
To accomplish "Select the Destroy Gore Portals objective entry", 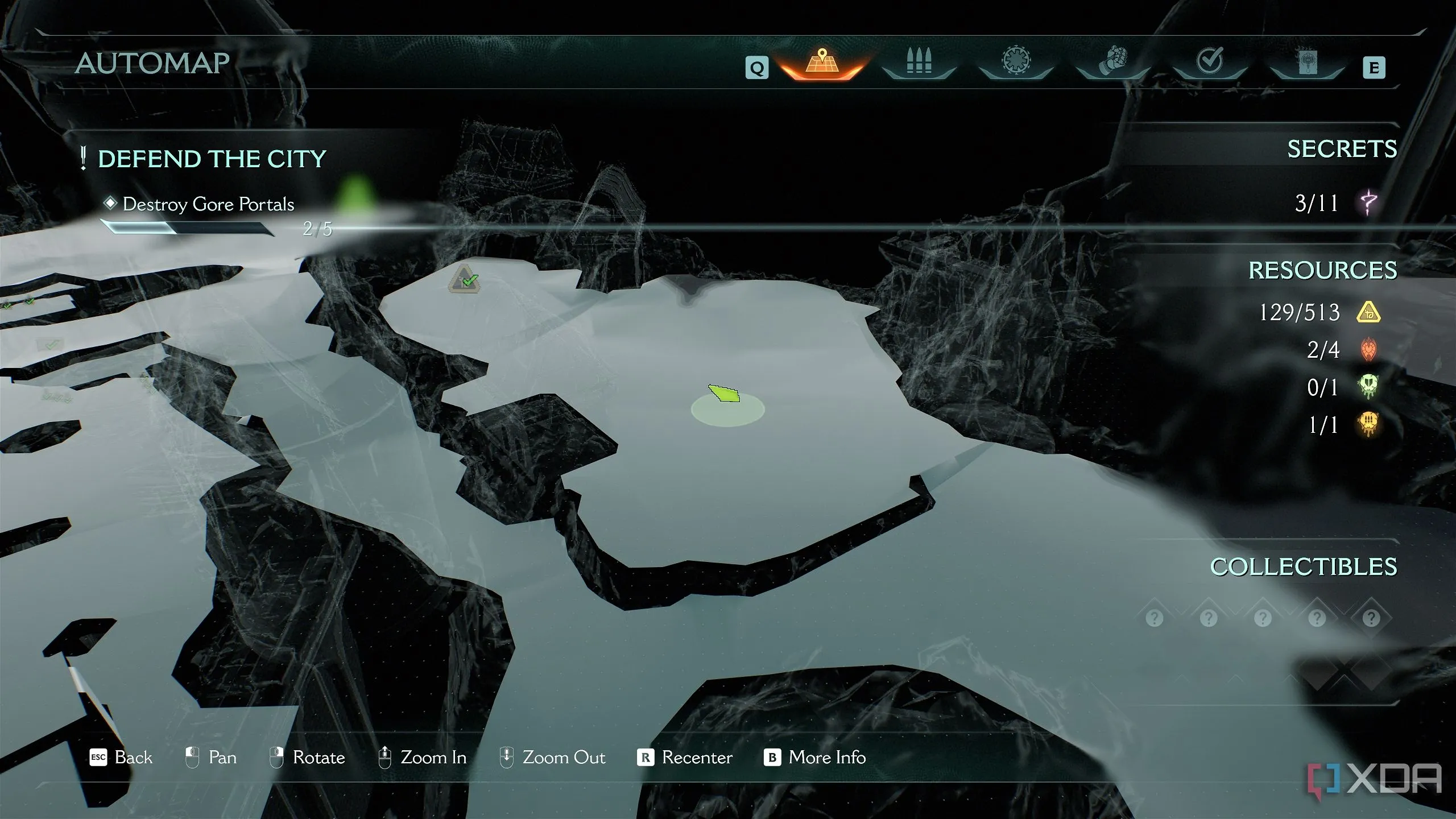I will [x=208, y=204].
